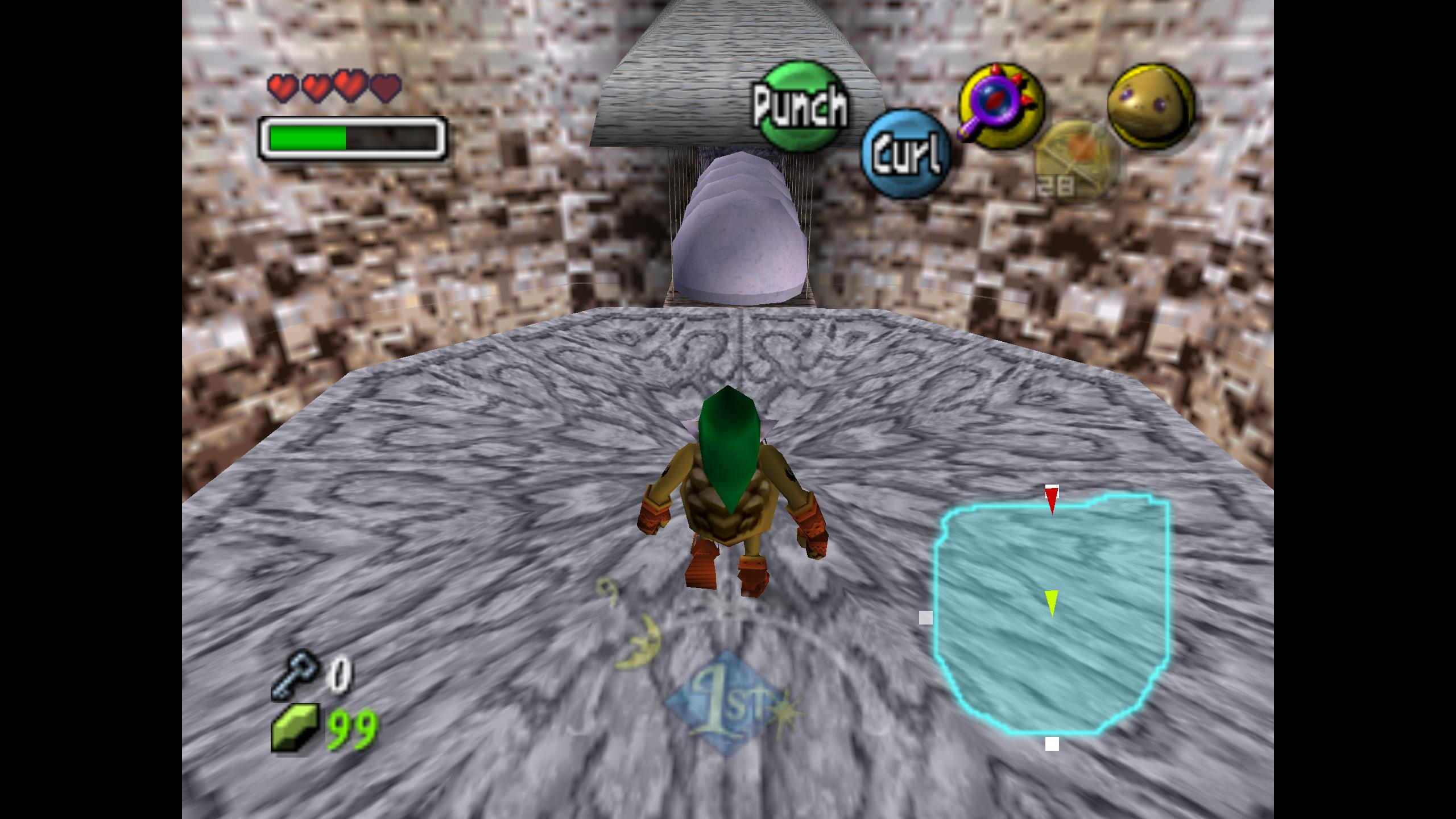This screenshot has width=1456, height=819.
Task: Click the blue Curl action button
Action: point(906,154)
